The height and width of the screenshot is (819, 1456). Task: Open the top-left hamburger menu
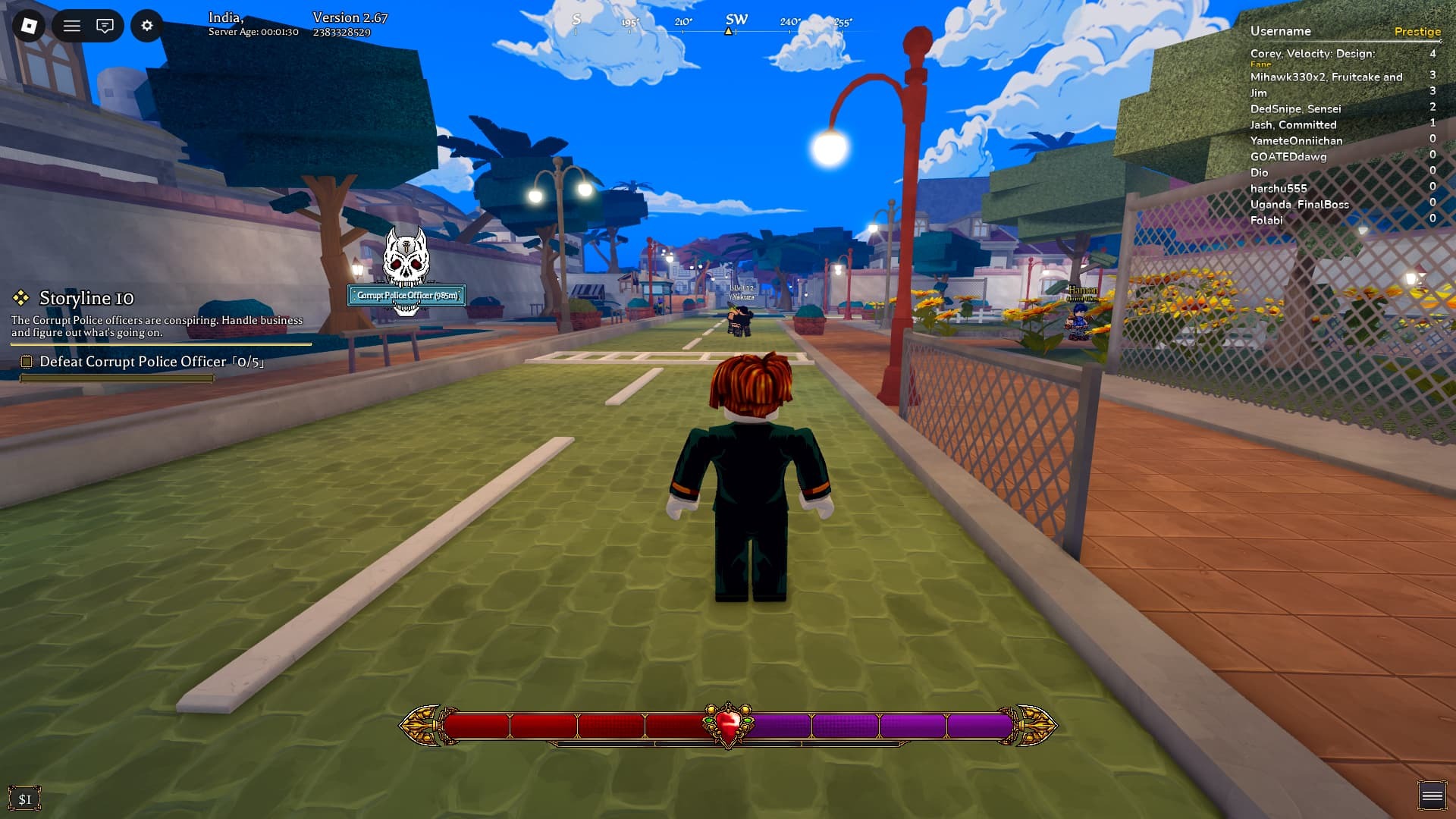pos(72,26)
